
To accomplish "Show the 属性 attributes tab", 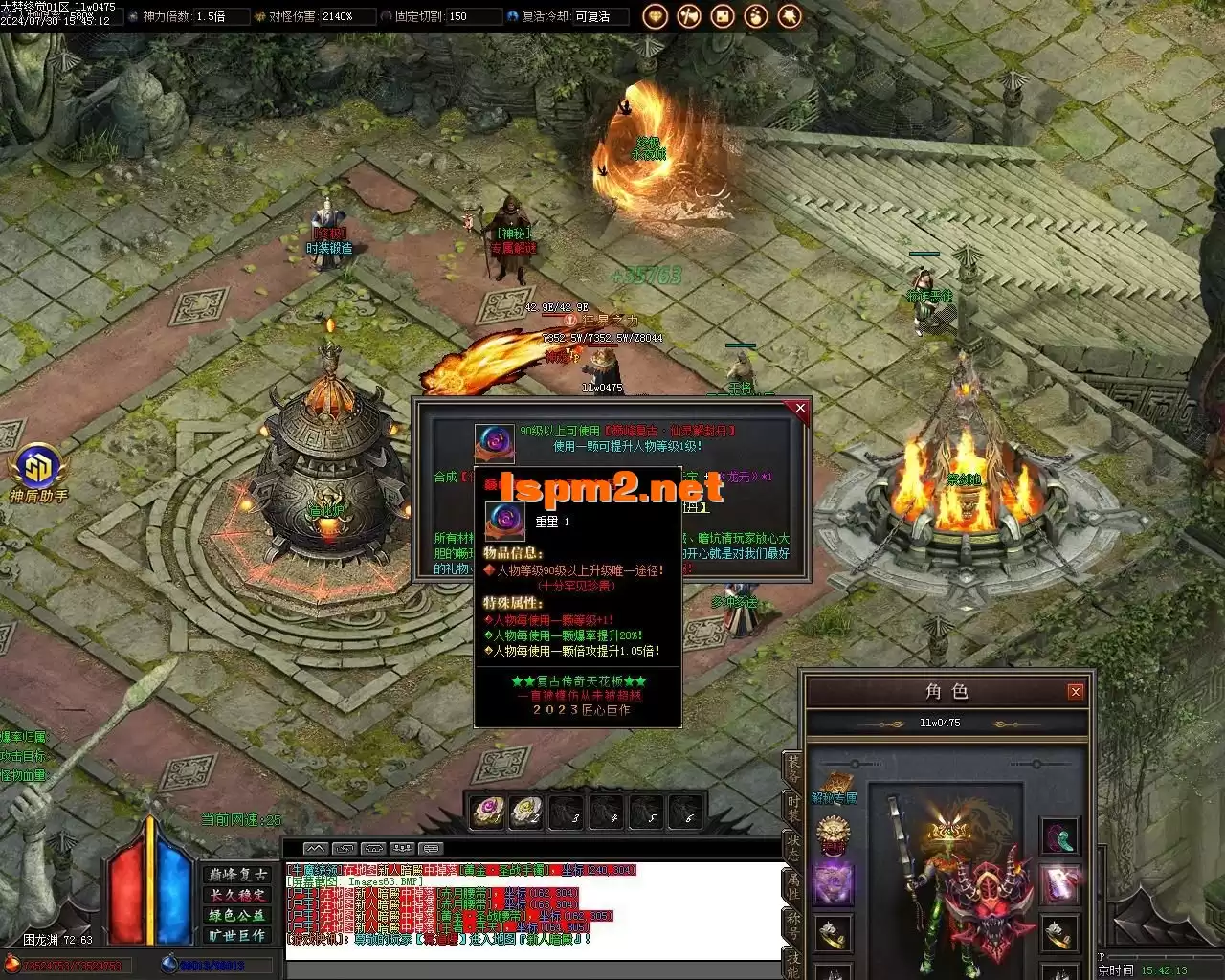I will (x=793, y=884).
